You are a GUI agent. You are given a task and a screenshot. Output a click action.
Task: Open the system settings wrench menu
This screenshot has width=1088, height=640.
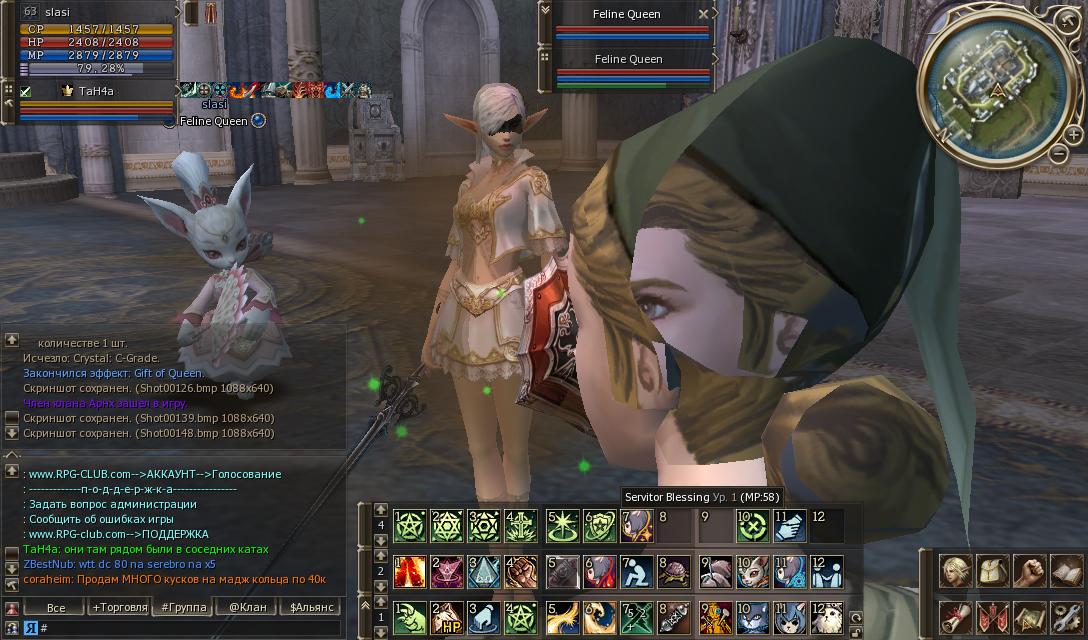[x=1065, y=616]
